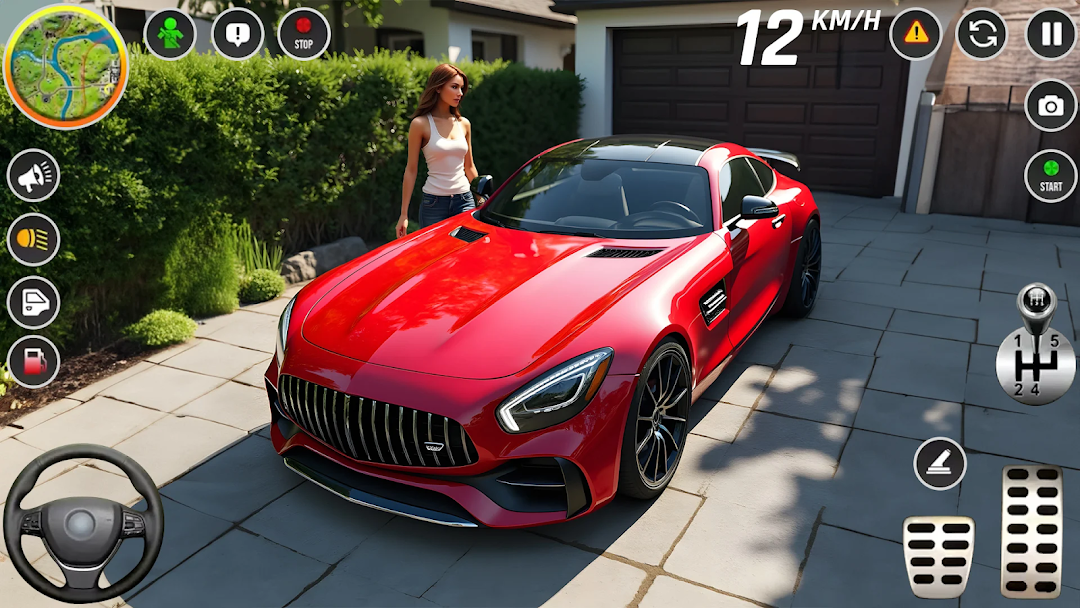Sound the horn megaphone button
This screenshot has width=1080, height=608.
[34, 176]
